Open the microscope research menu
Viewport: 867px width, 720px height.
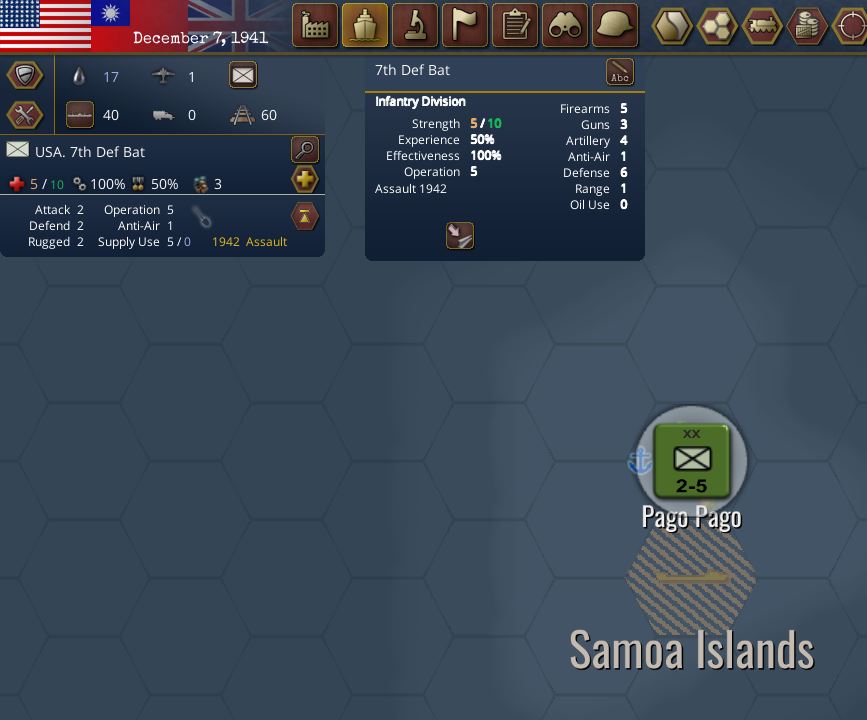pyautogui.click(x=415, y=26)
